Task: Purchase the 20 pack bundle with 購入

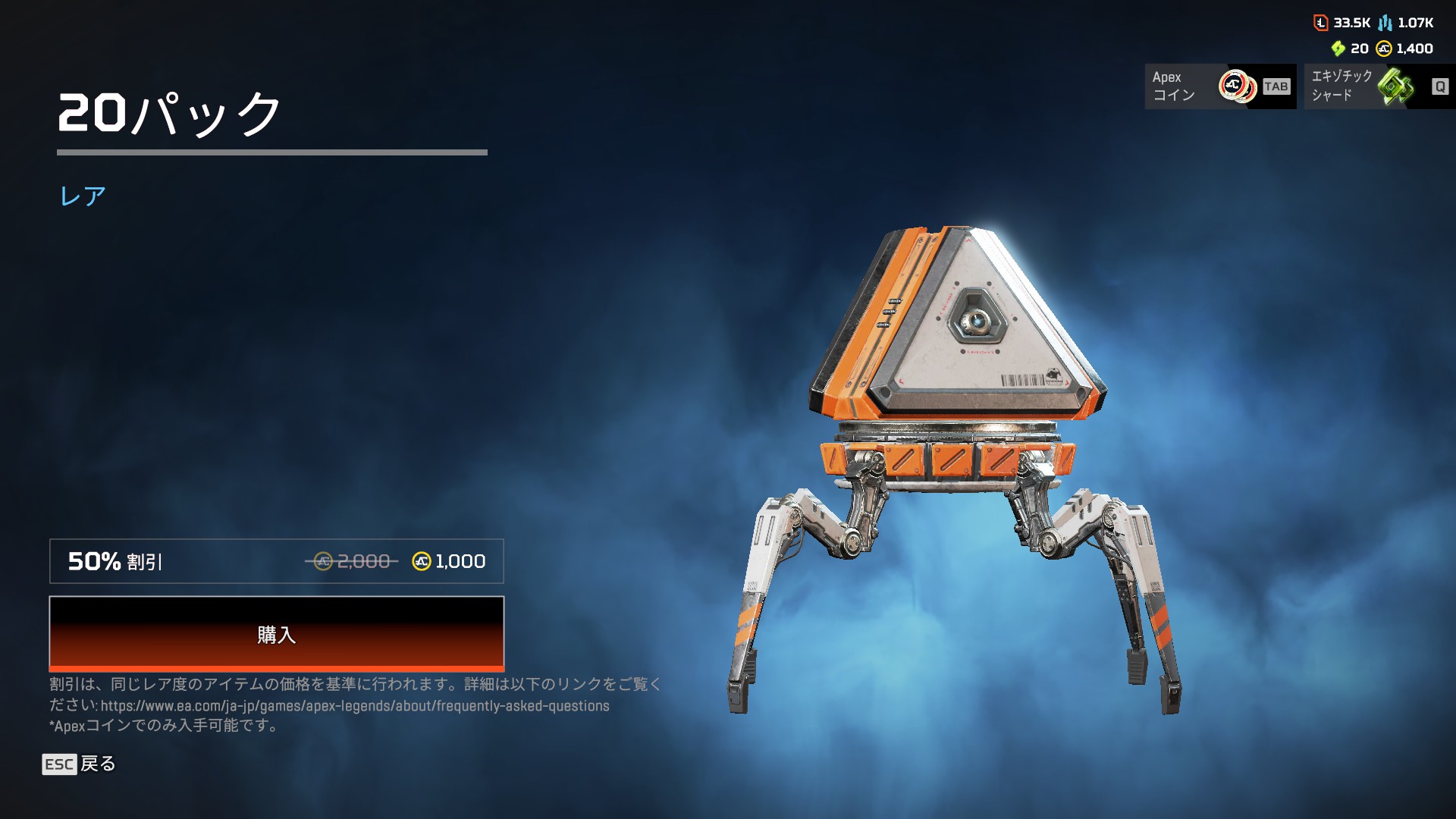Action: tap(276, 634)
